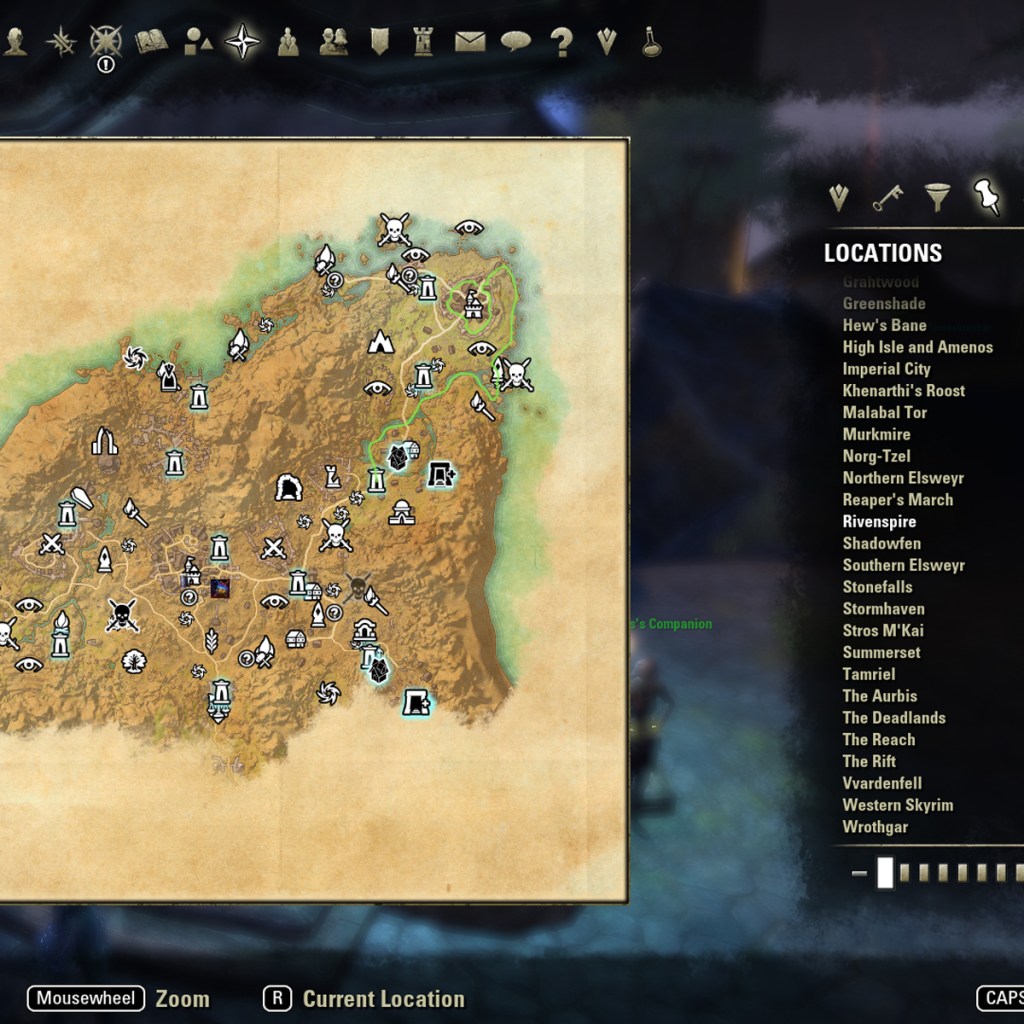Open the potion flask menu
This screenshot has width=1024, height=1024.
[651, 42]
